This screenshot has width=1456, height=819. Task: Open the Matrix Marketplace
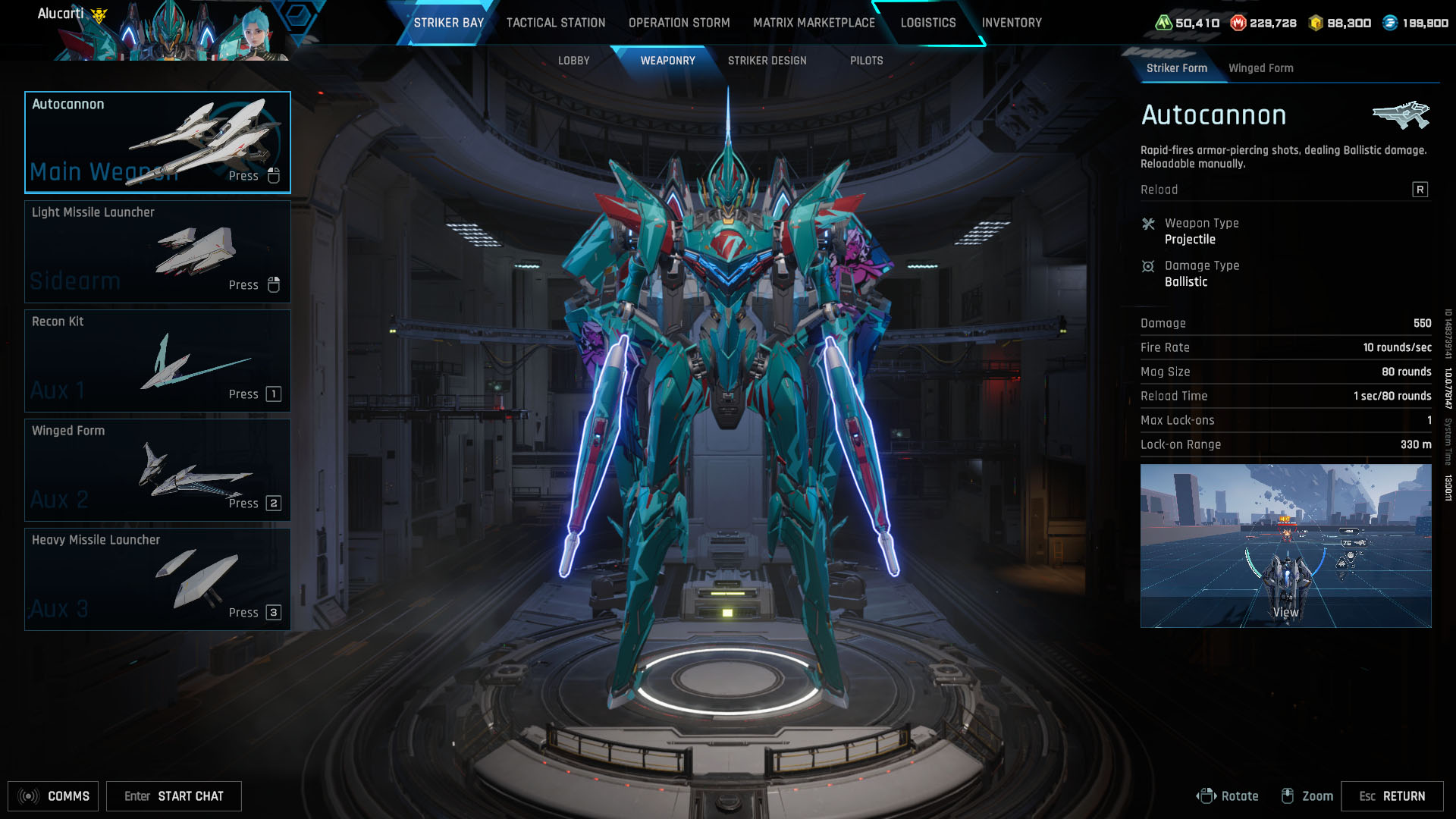pos(814,22)
